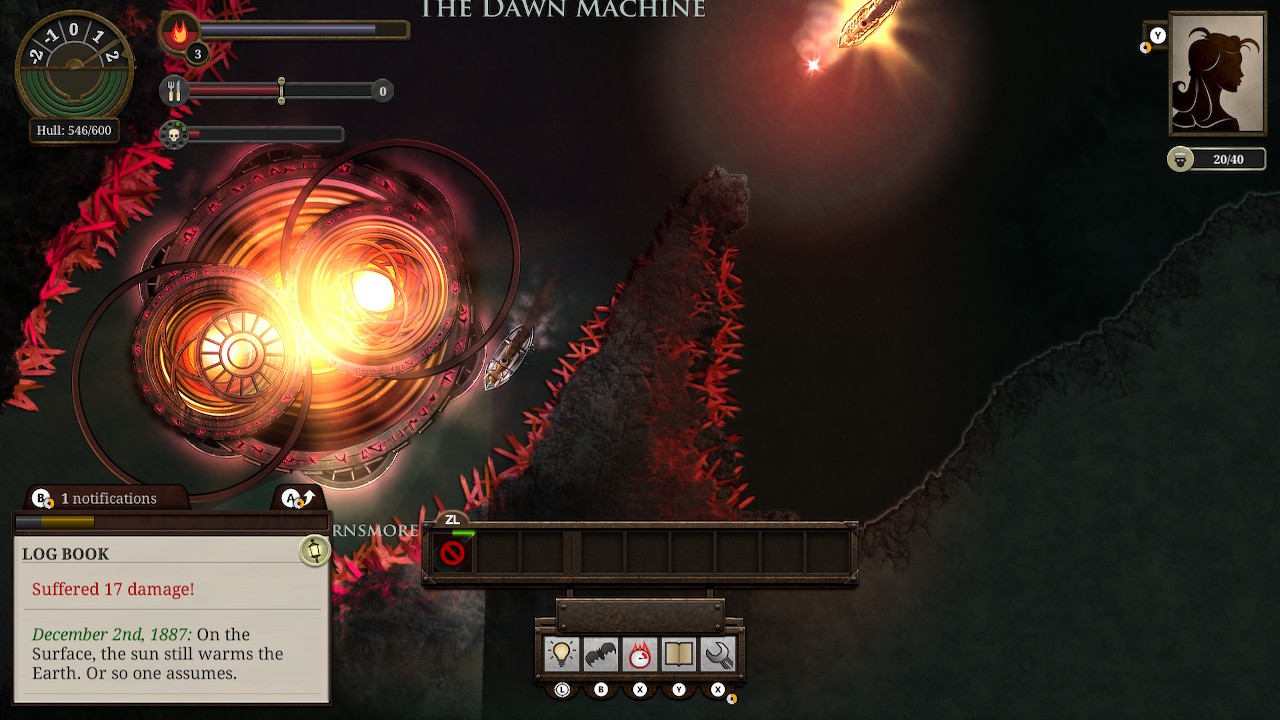Click the fork icon on the supplies bar
The width and height of the screenshot is (1280, 720).
[175, 90]
